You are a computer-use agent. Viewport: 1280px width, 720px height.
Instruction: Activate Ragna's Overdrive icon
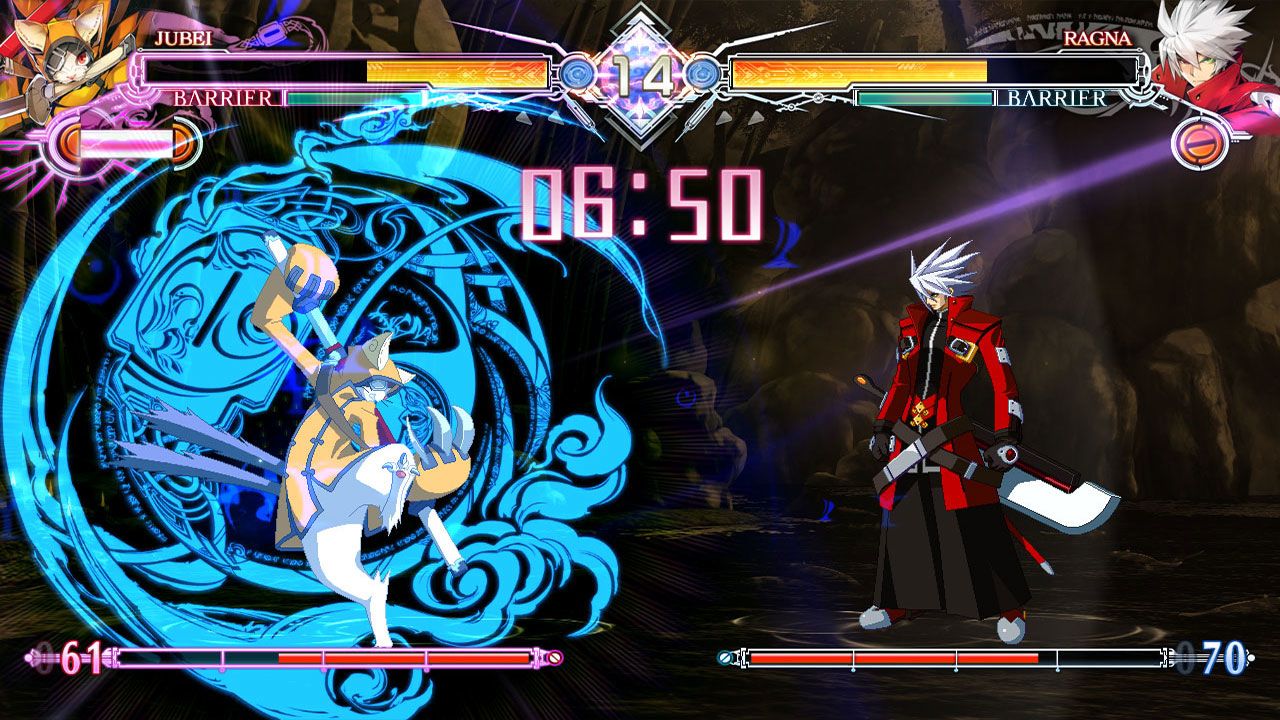(1198, 144)
